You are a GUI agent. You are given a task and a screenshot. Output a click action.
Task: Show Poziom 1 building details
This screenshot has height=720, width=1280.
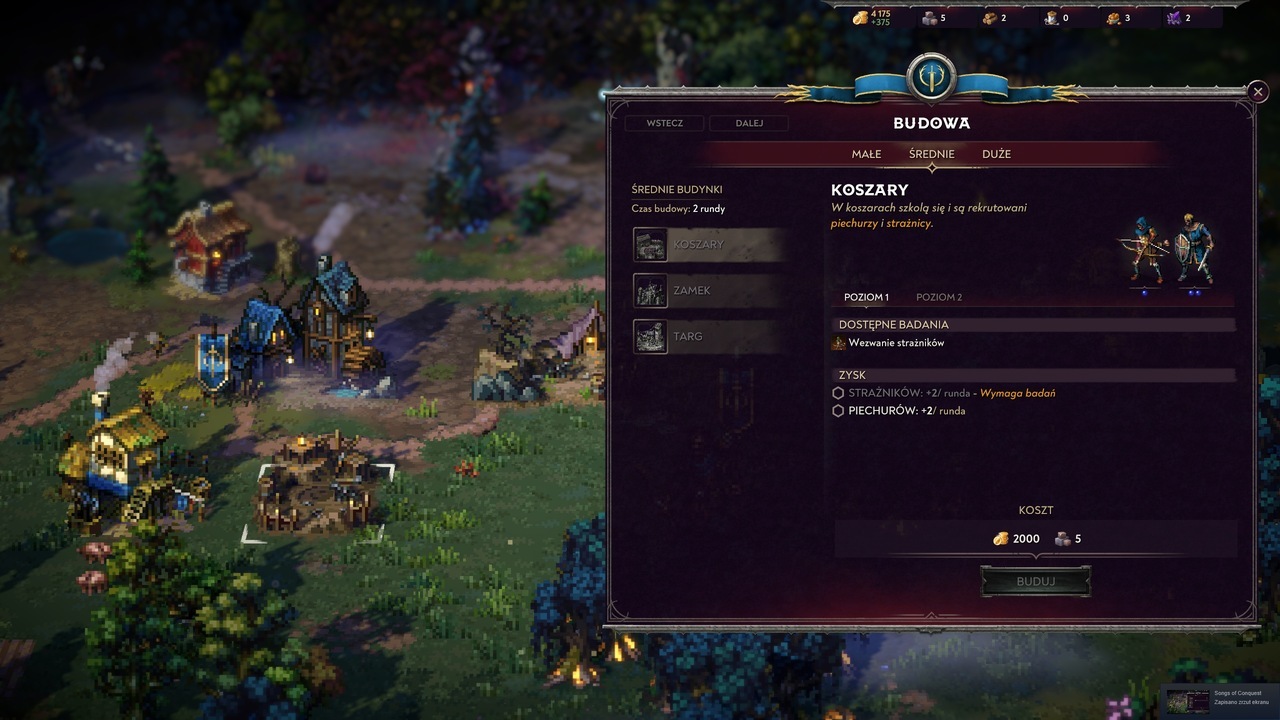tap(866, 297)
